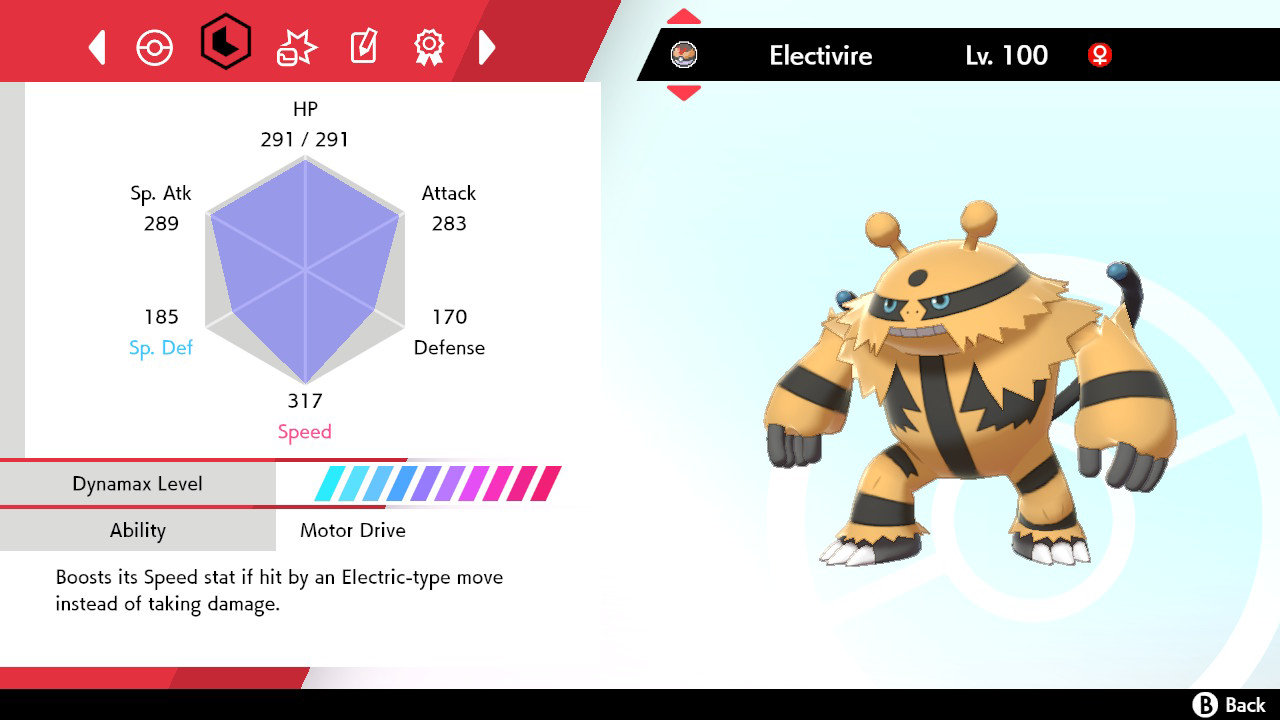Toggle the Speed stat label
This screenshot has height=720, width=1280.
[x=305, y=431]
